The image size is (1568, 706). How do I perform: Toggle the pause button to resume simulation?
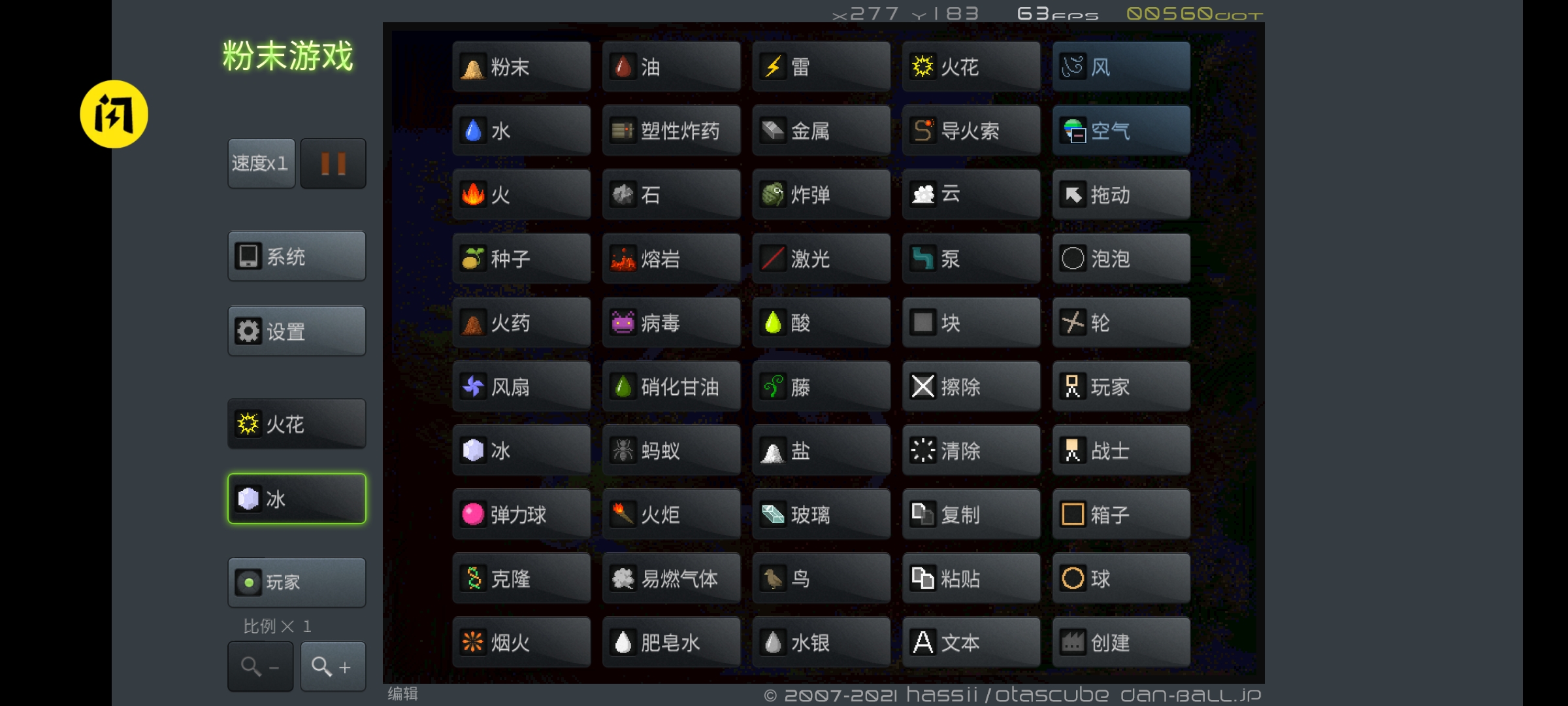coord(333,163)
